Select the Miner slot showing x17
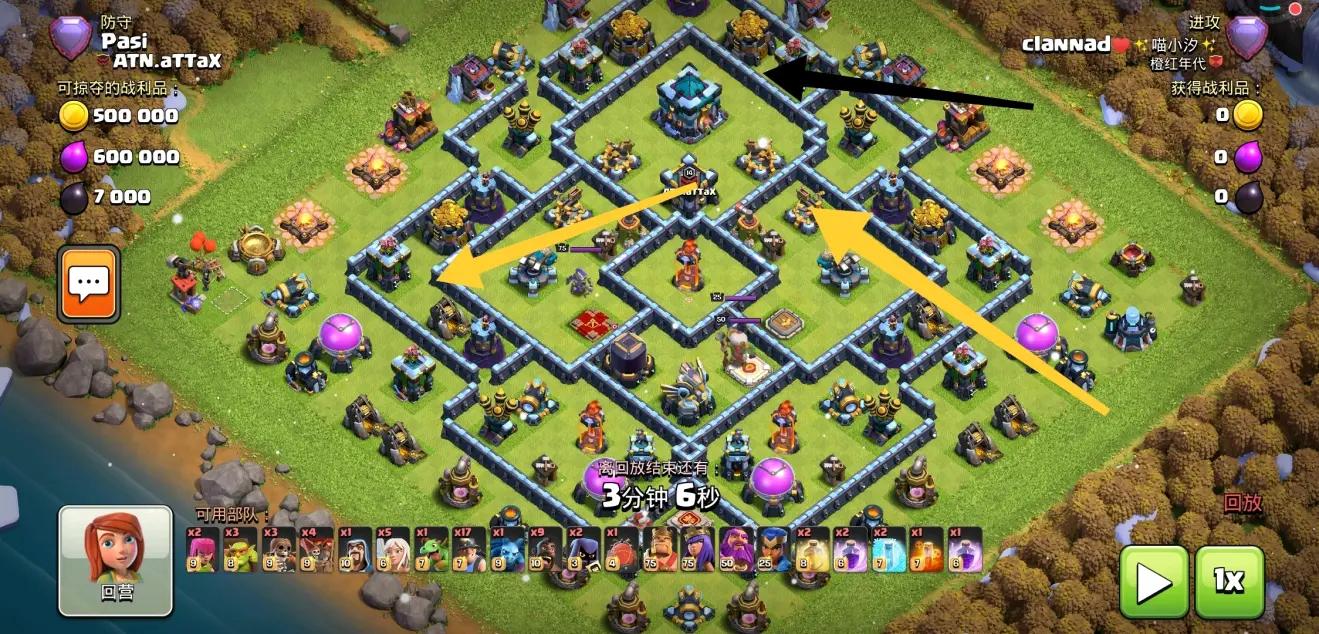 (468, 549)
